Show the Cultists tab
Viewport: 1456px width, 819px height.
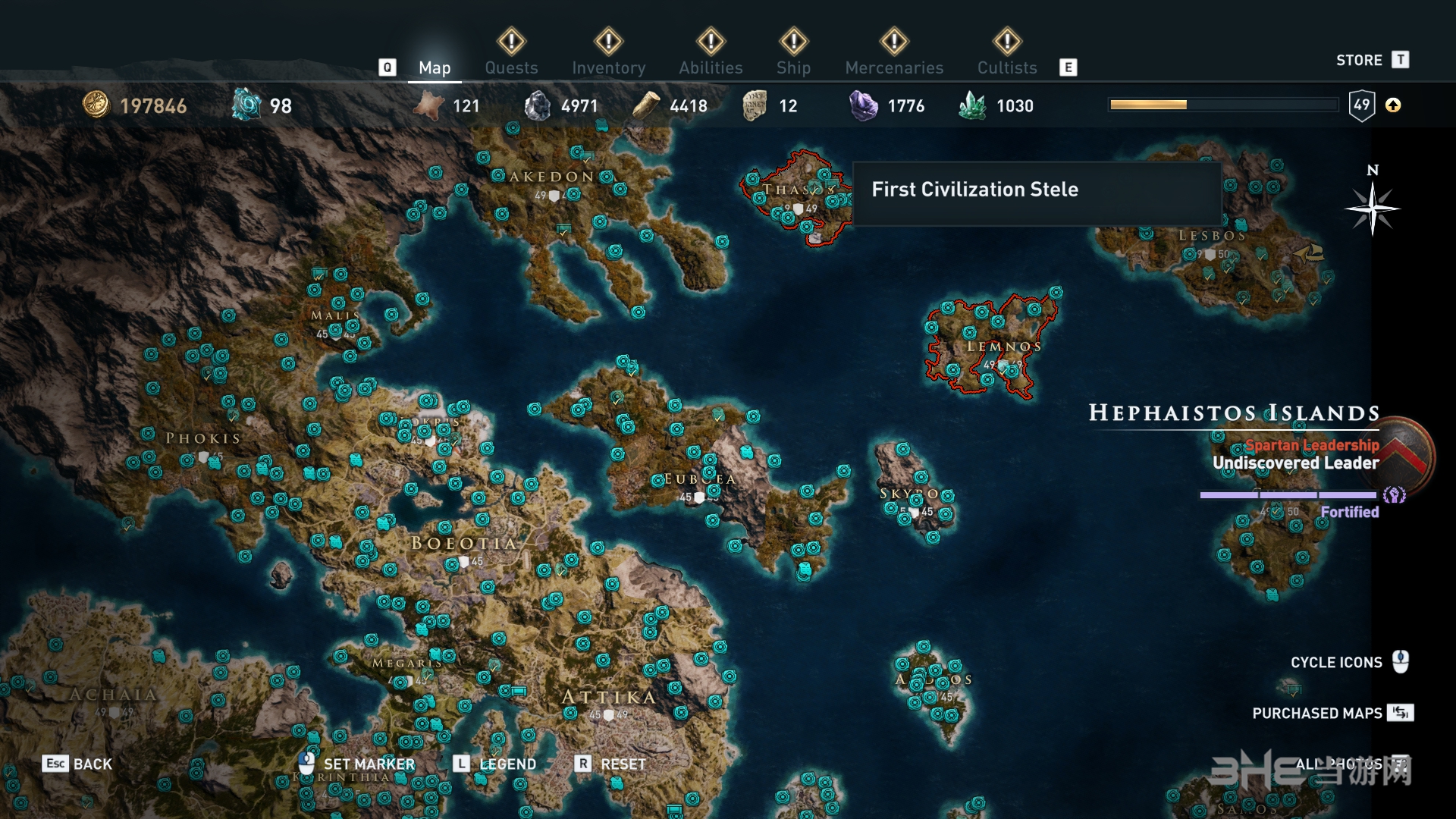1006,67
